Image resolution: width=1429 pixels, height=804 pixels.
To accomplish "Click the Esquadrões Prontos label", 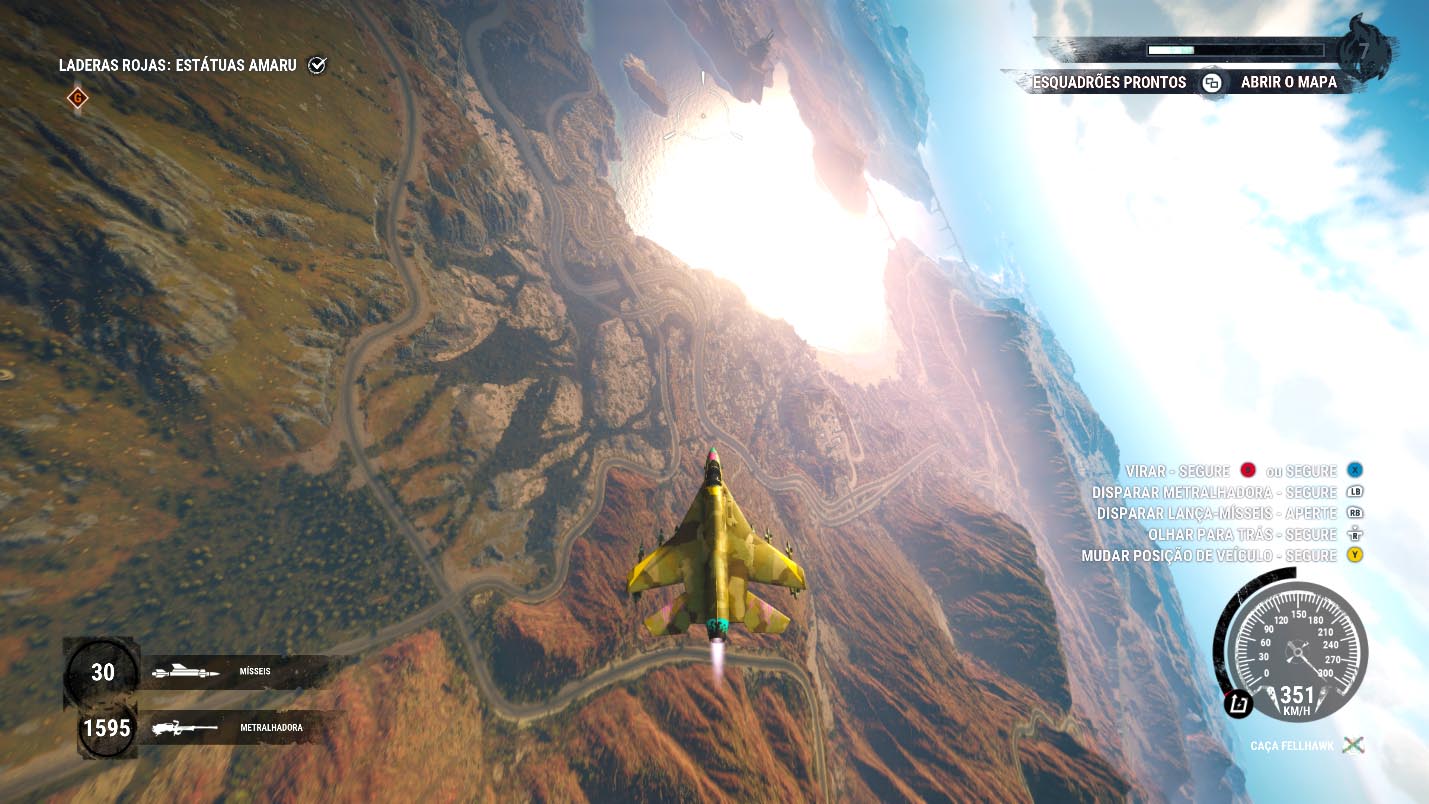I will coord(1109,83).
